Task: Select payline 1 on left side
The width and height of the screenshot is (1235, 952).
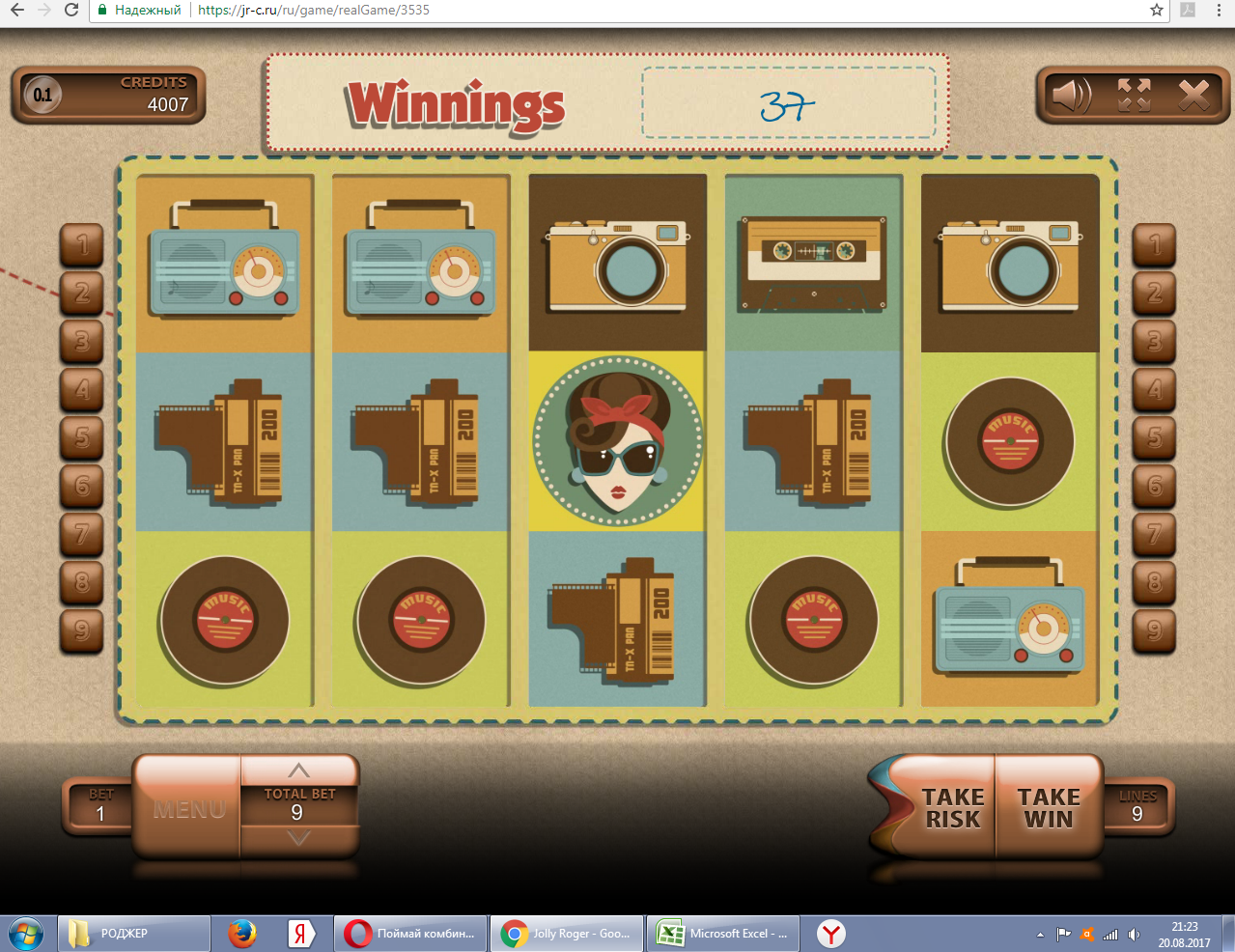Action: pyautogui.click(x=82, y=244)
